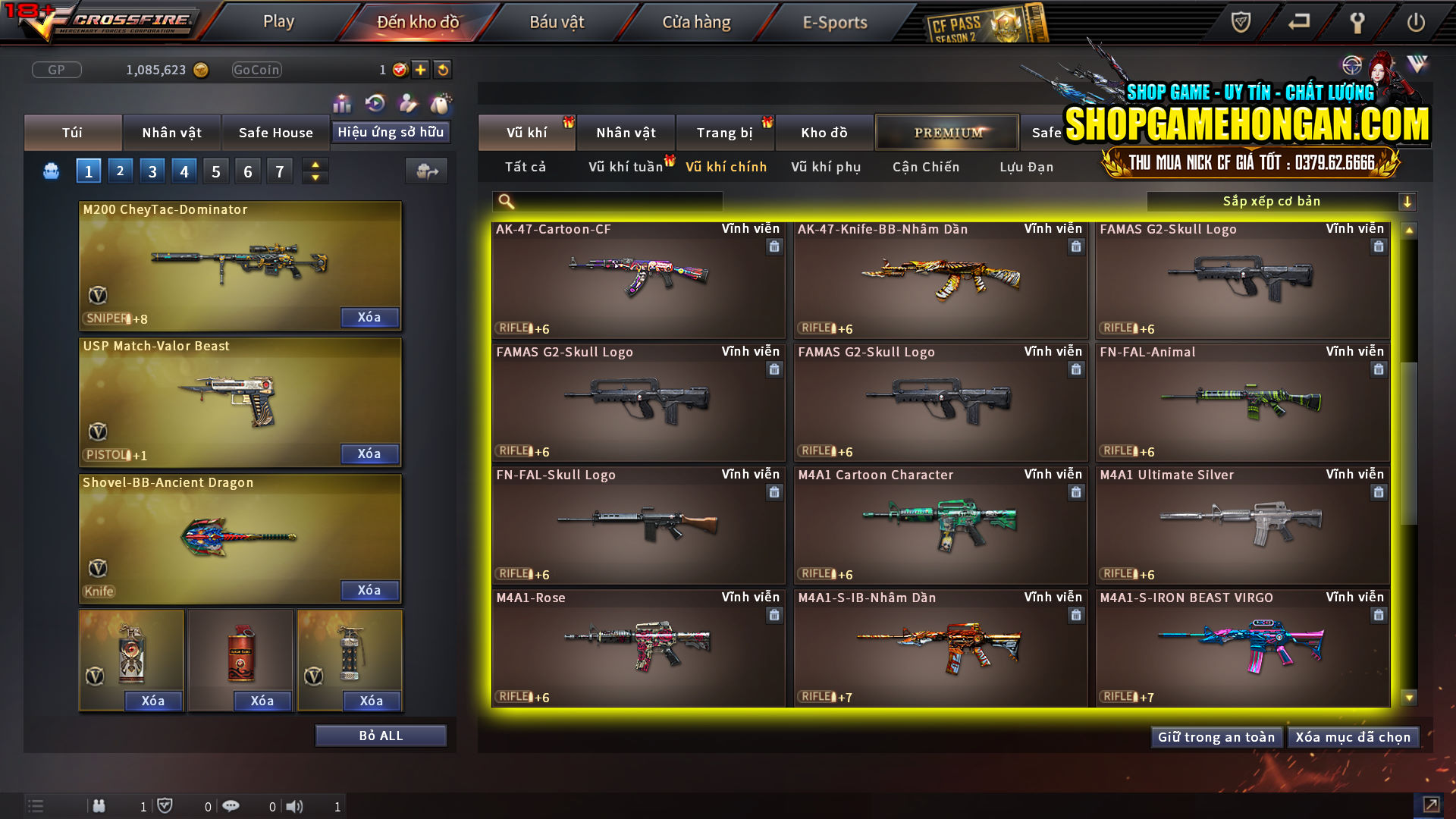
Task: Select page 2 in the inventory pagination
Action: 120,171
